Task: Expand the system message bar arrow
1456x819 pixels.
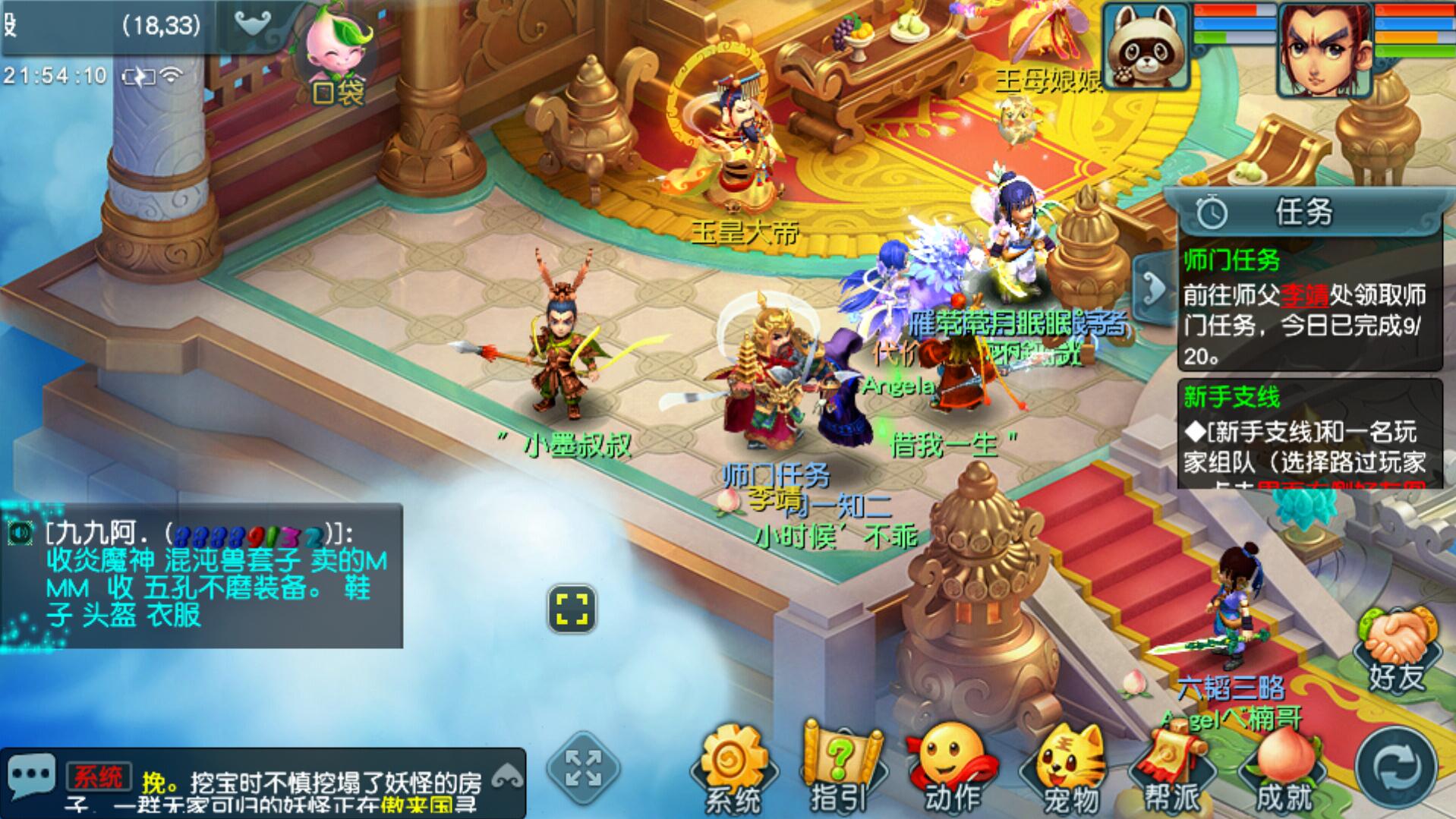Action: coord(508,777)
